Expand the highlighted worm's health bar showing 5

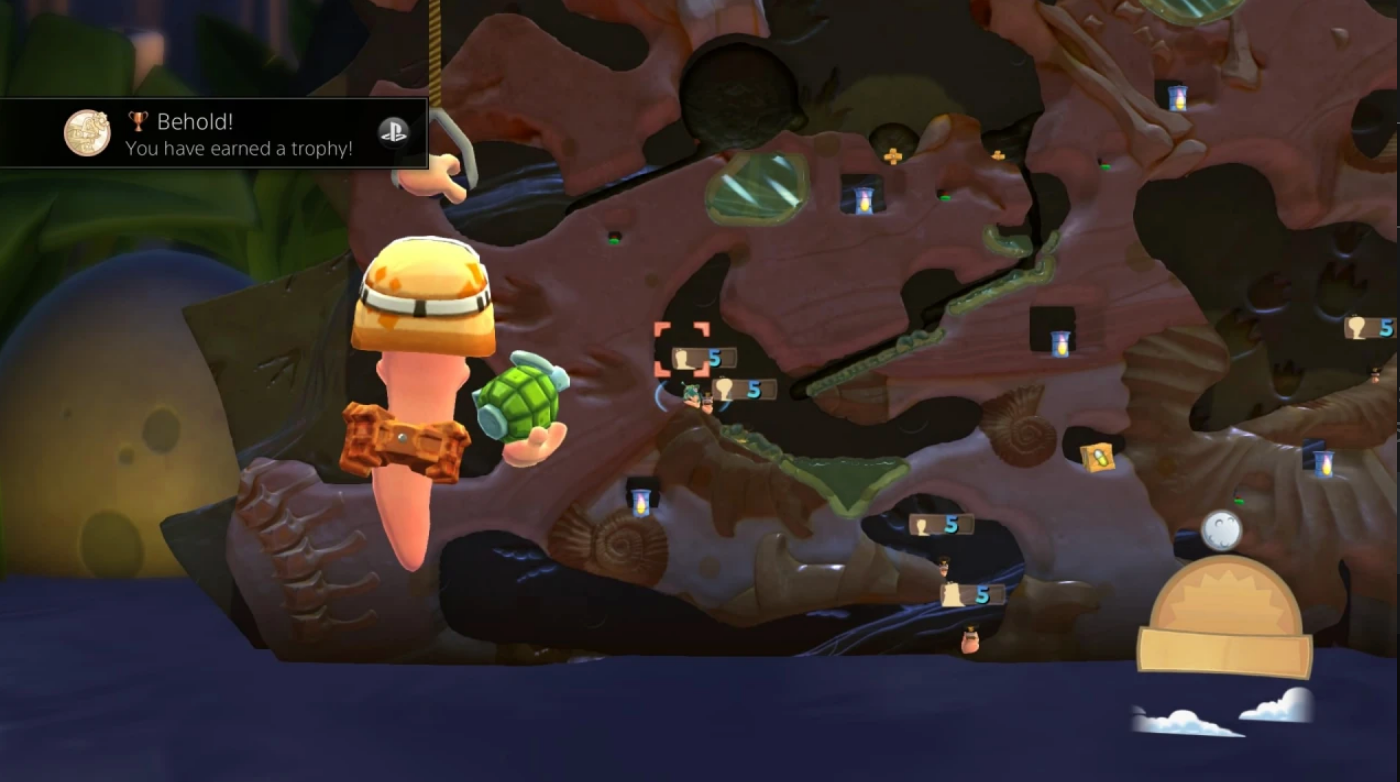tap(703, 355)
